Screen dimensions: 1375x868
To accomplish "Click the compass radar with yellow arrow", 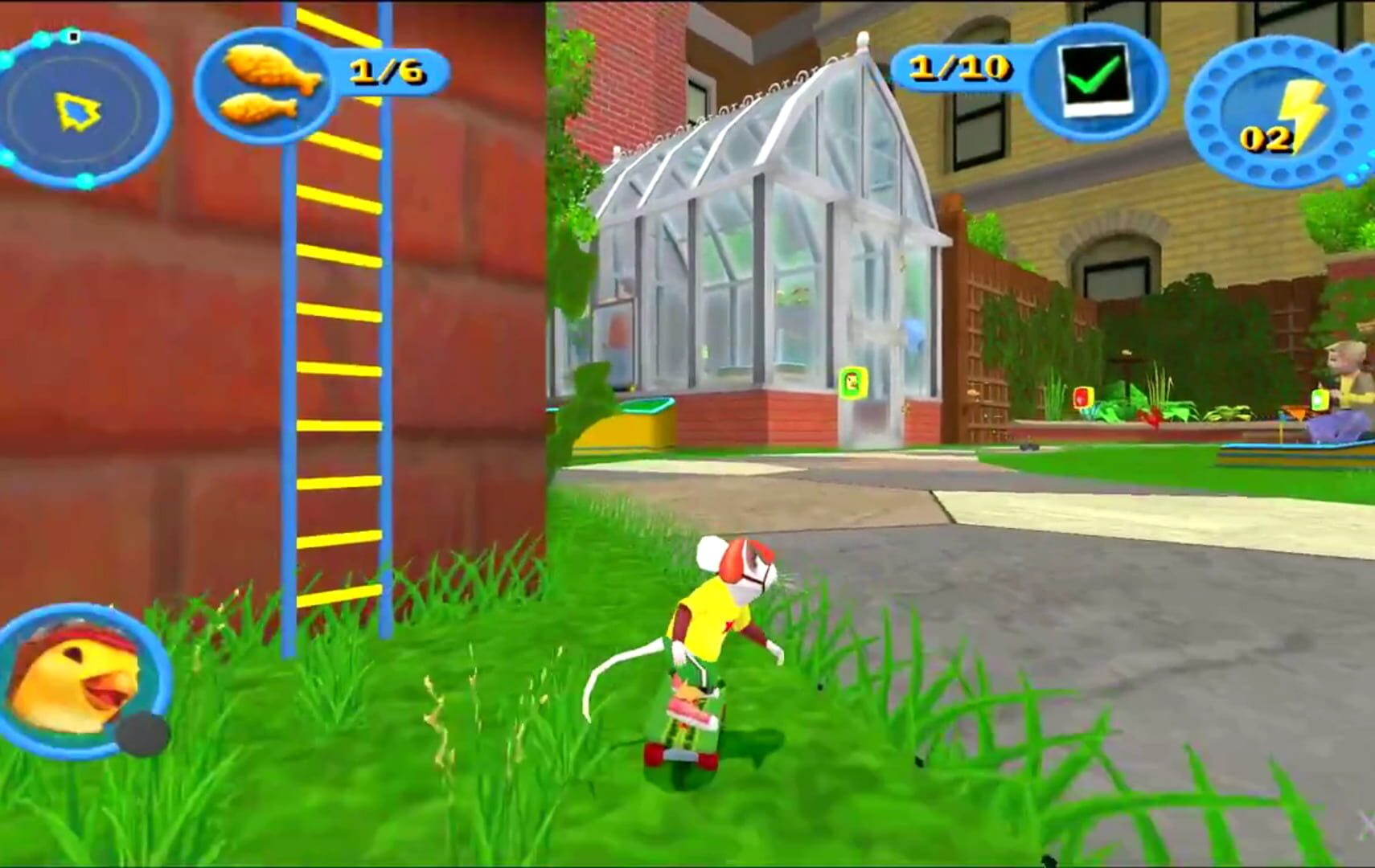I will coord(80,108).
